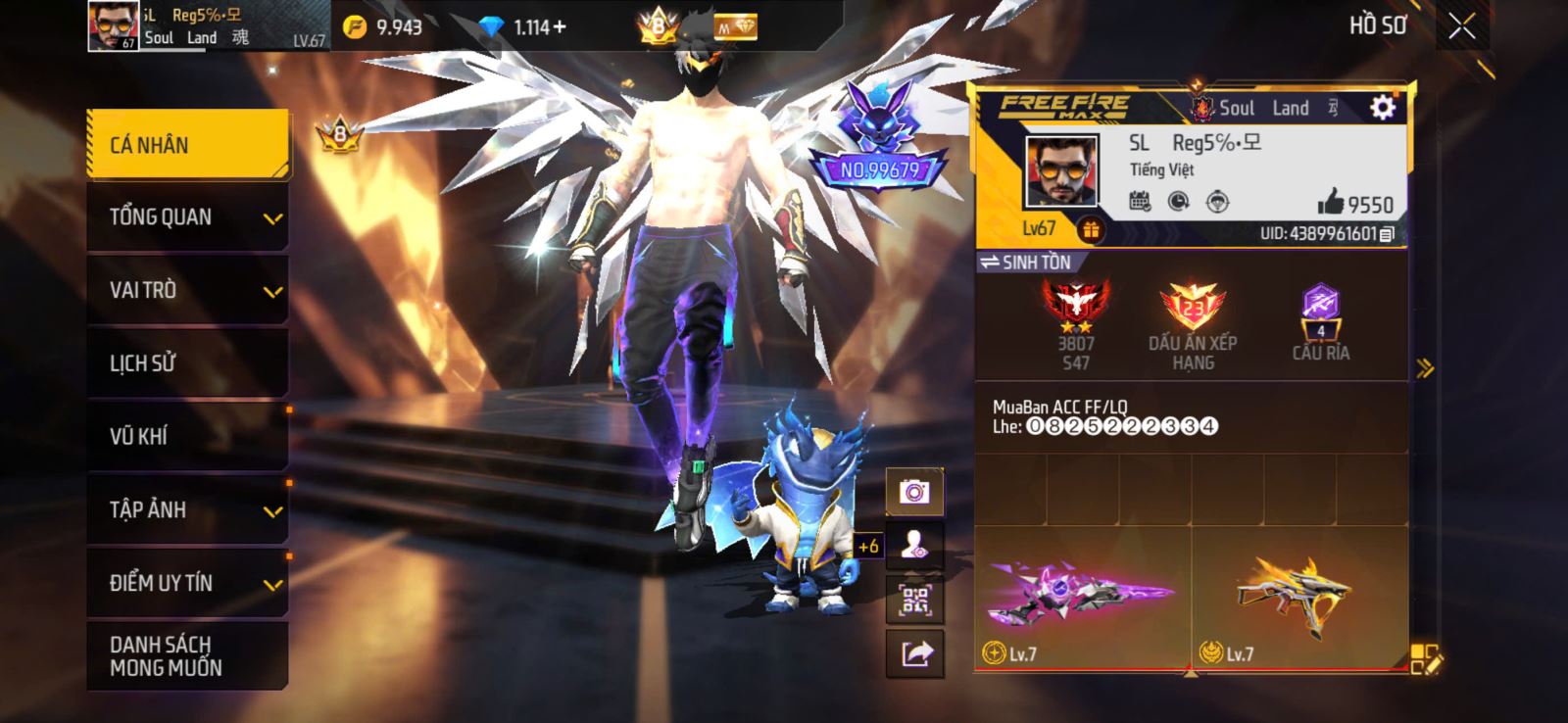1568x723 pixels.
Task: Tap the share arrow button
Action: 914,653
